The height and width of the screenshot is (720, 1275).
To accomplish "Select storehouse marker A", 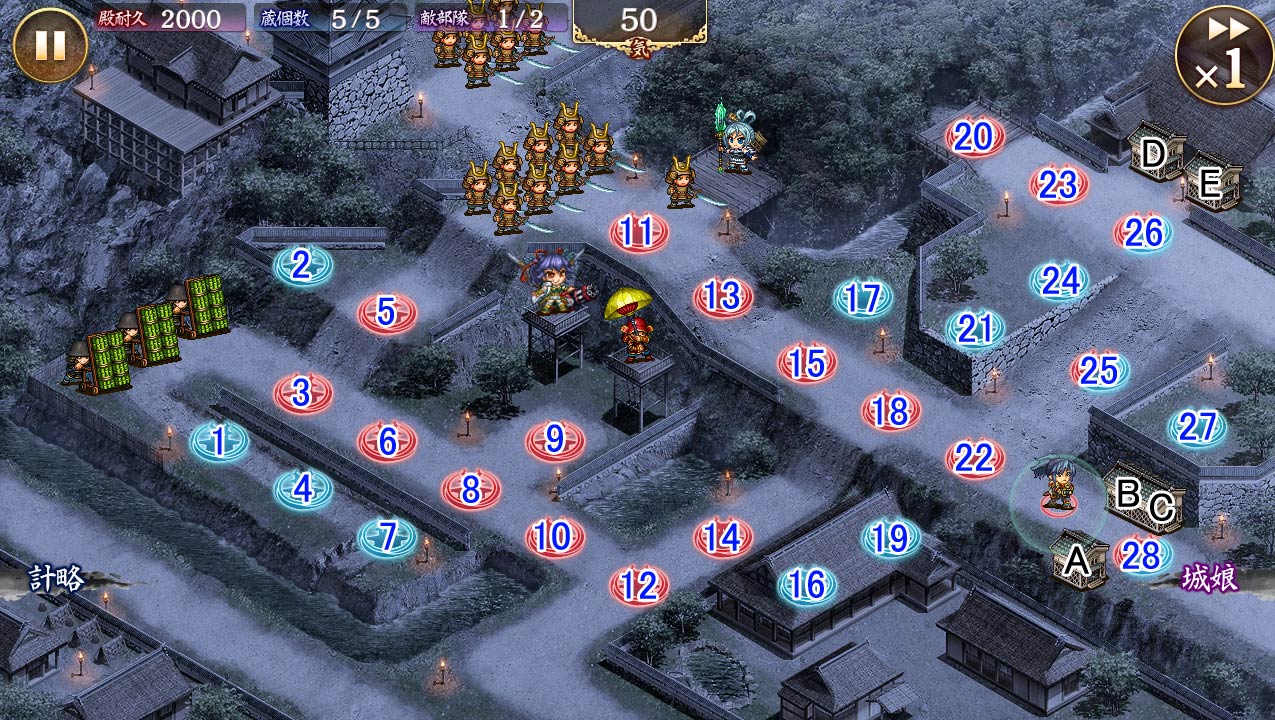I will pyautogui.click(x=1078, y=559).
